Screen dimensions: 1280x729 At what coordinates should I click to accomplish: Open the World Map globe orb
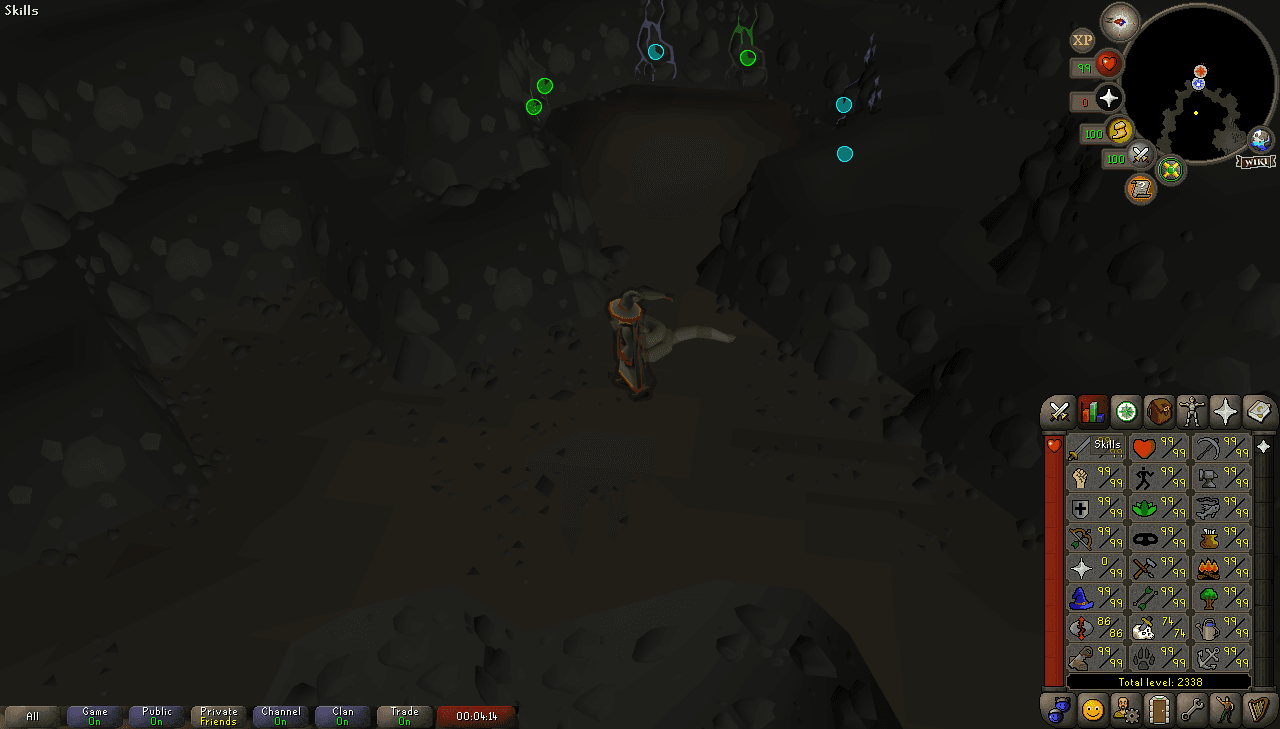1170,171
